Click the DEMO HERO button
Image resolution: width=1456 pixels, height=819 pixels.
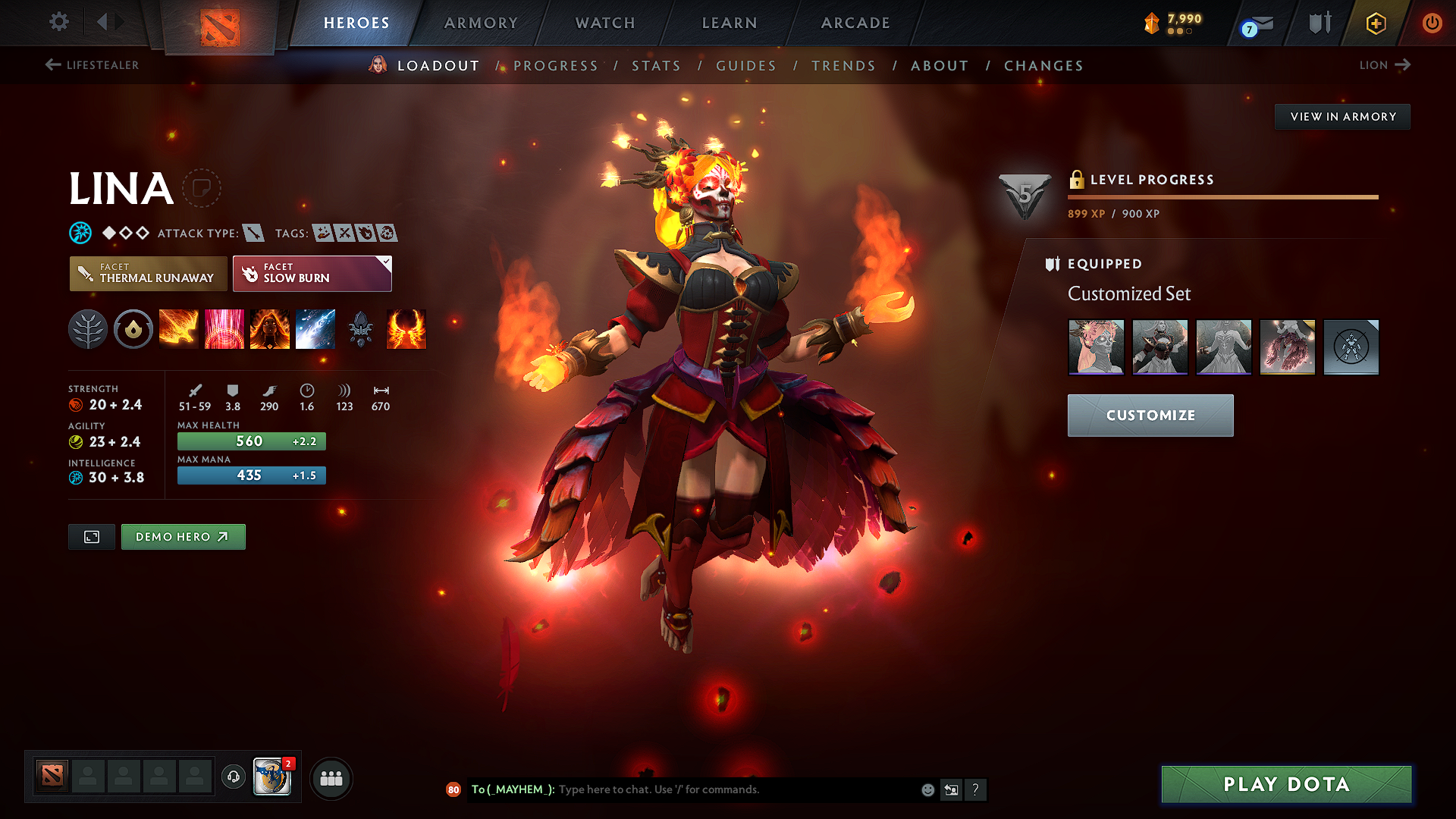[x=183, y=536]
